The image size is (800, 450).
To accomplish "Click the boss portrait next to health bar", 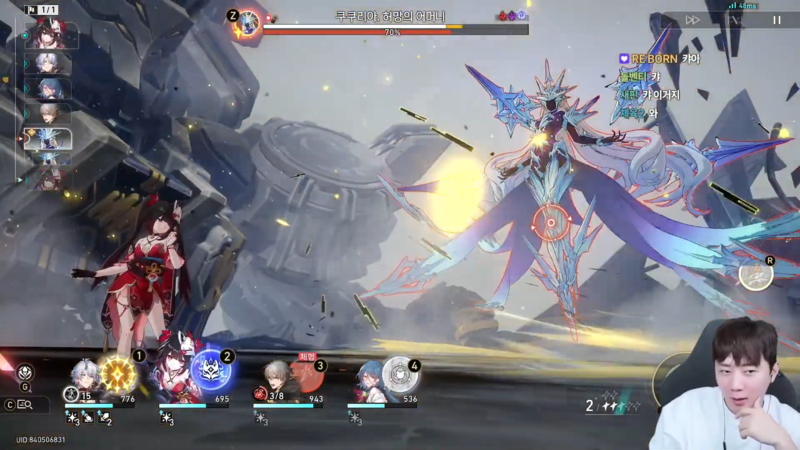I will pyautogui.click(x=247, y=21).
